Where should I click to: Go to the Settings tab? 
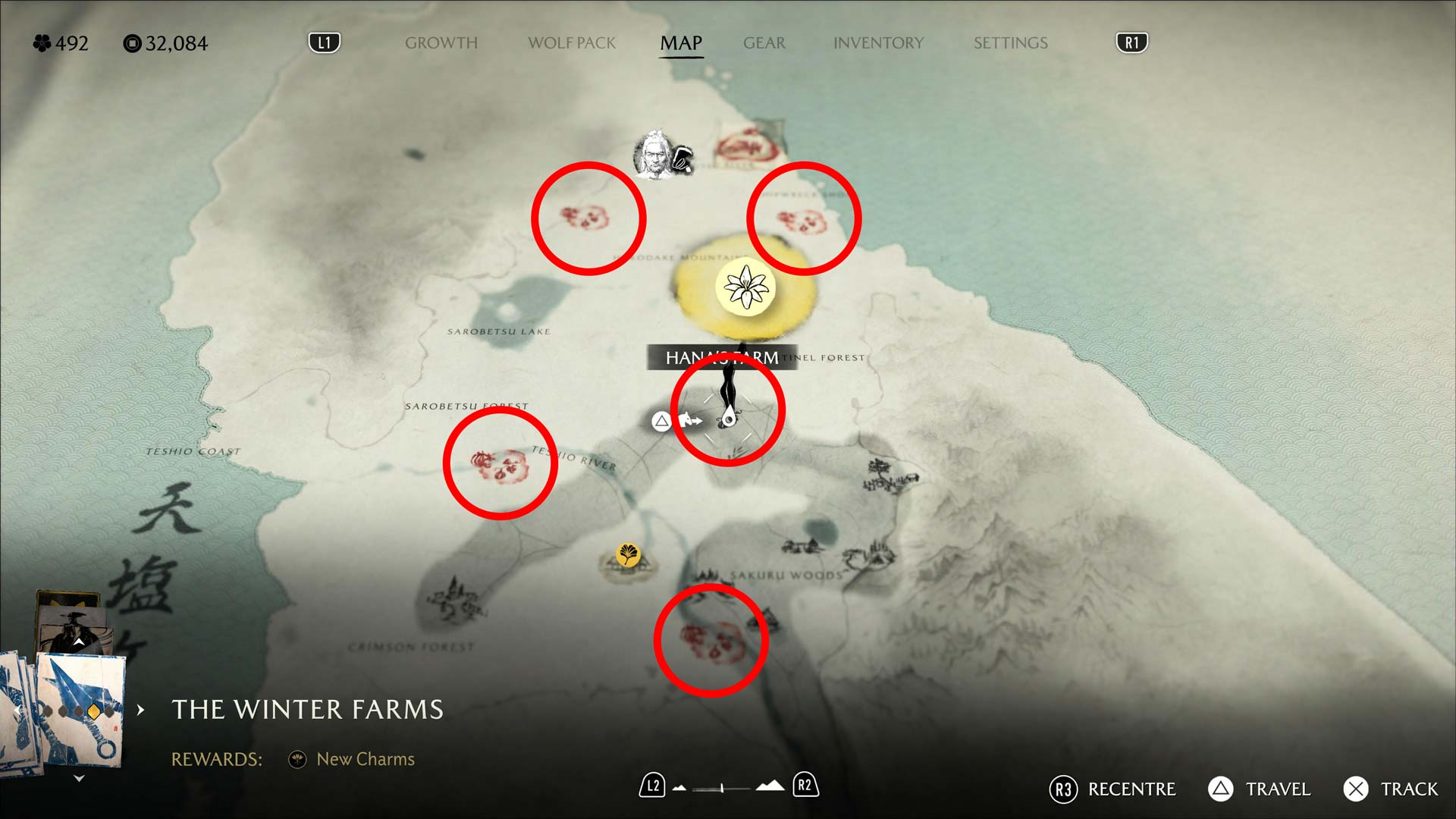1010,43
